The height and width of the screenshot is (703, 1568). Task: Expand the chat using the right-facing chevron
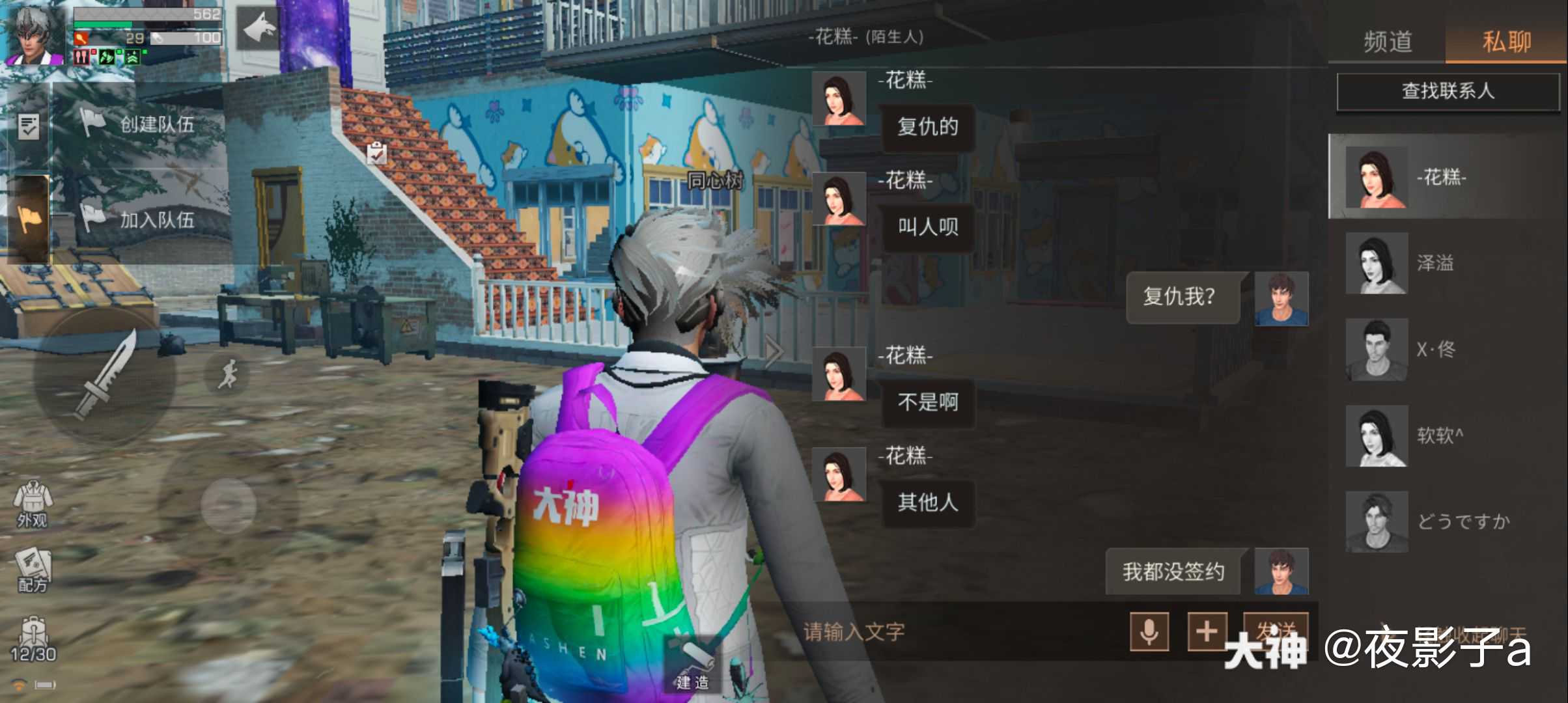coord(772,351)
